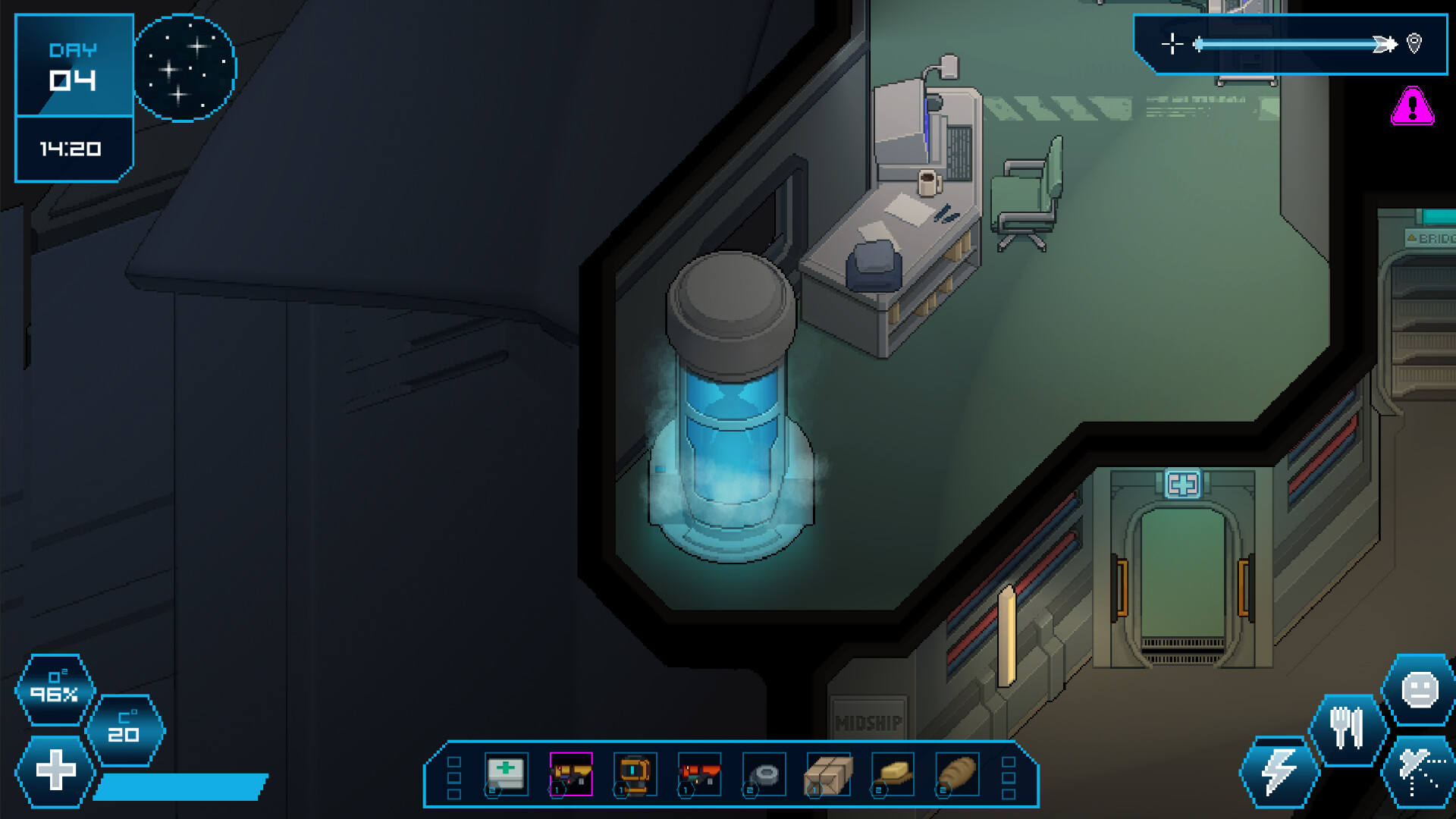This screenshot has height=819, width=1456.
Task: Open the star map circle near Day counter
Action: pyautogui.click(x=184, y=67)
